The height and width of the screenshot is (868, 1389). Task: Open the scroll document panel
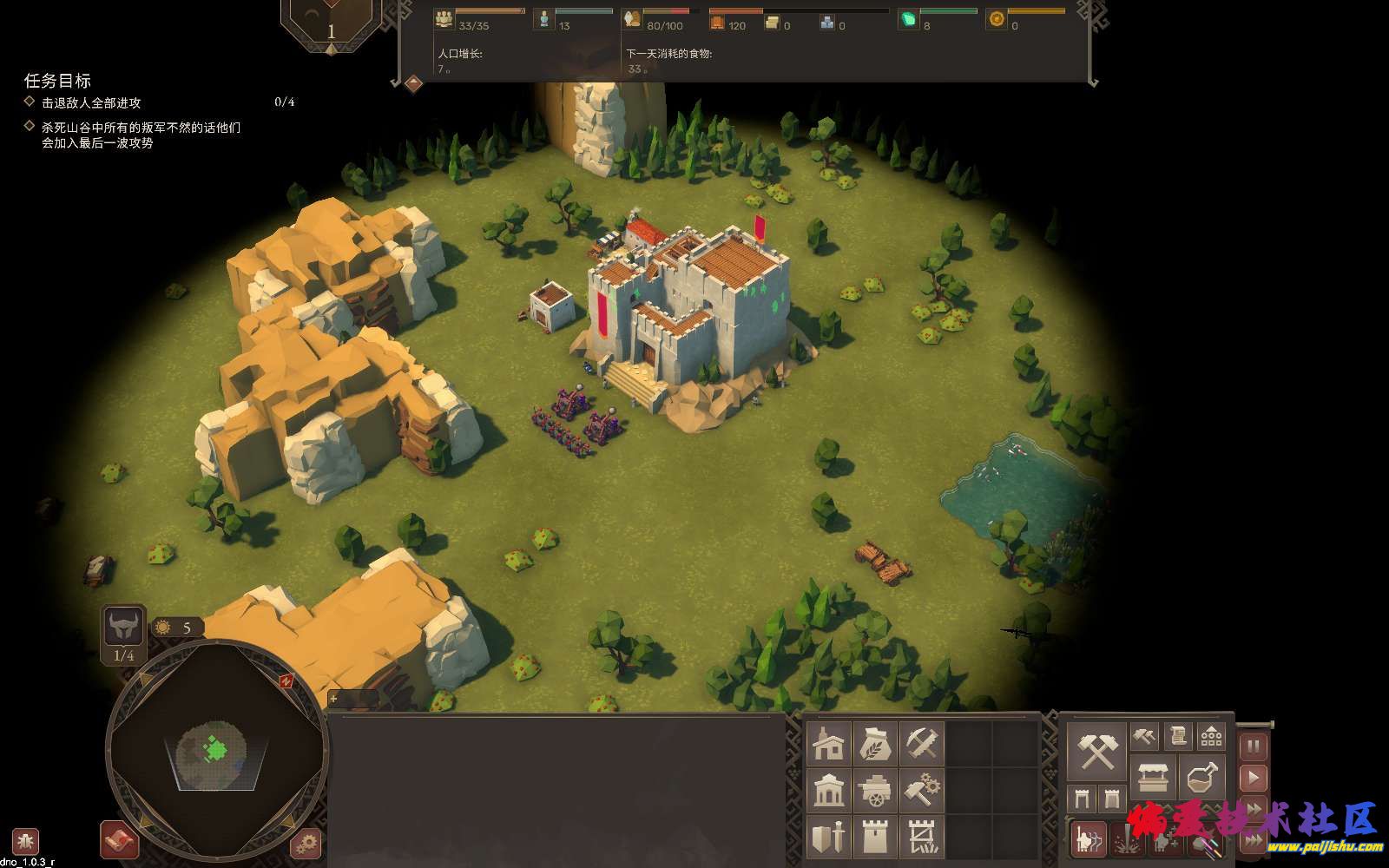pyautogui.click(x=1178, y=737)
